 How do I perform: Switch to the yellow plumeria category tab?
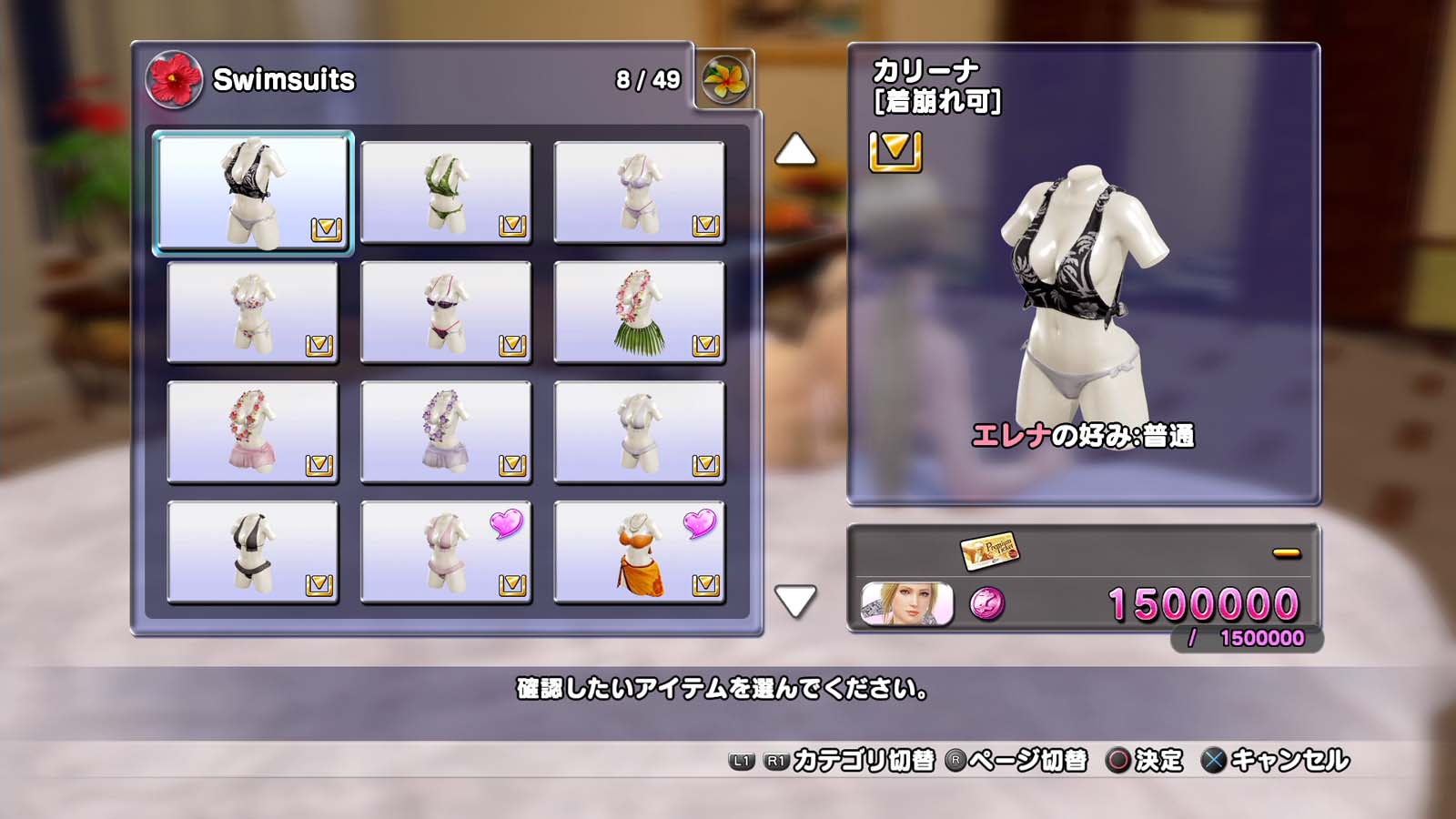click(x=725, y=80)
